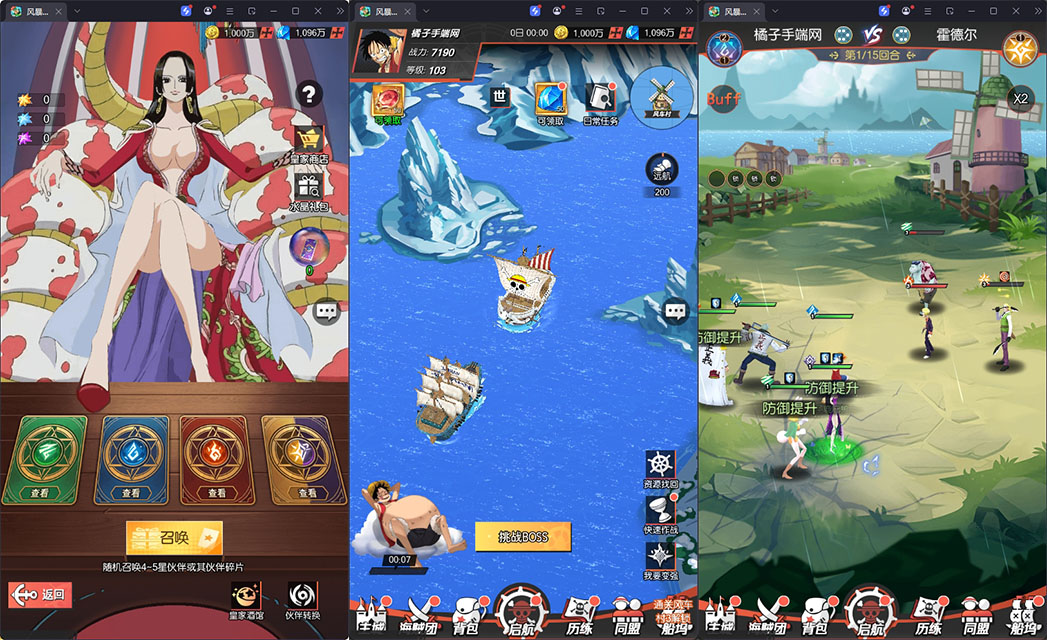Open the 皇家酒馆 royal tavern
Viewport: 1047px width, 640px height.
[245, 597]
